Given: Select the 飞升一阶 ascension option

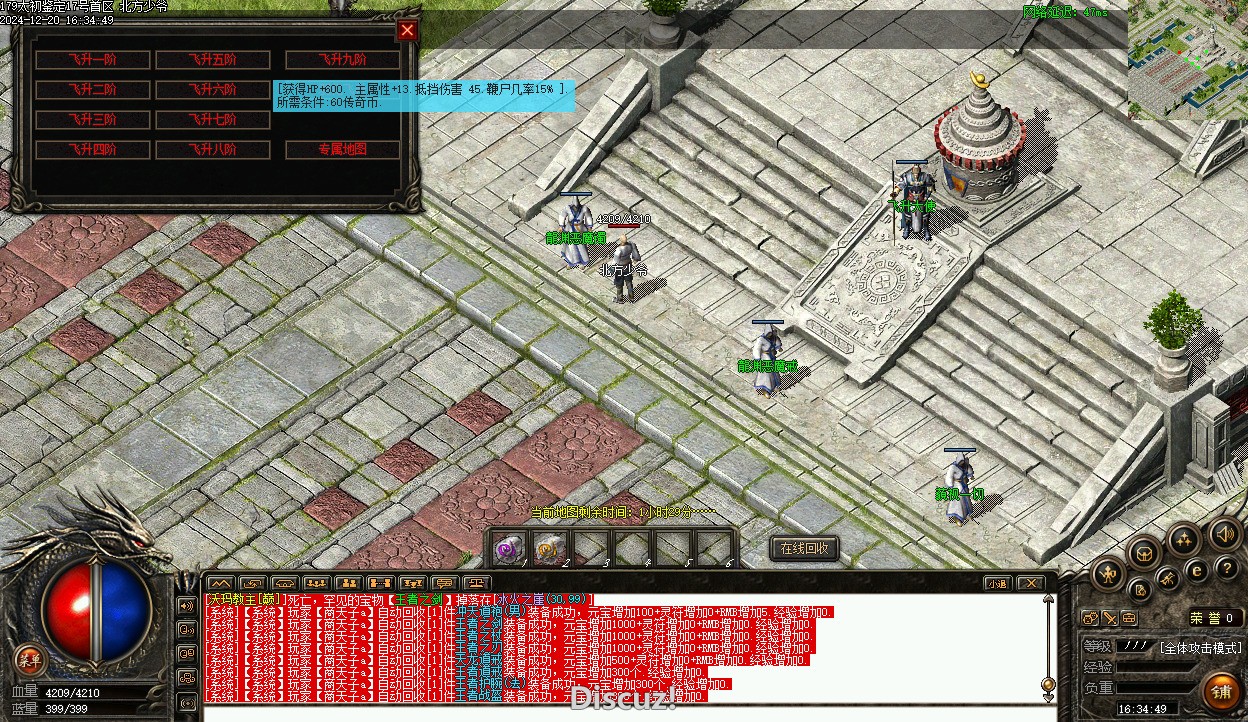Looking at the screenshot, I should point(93,60).
